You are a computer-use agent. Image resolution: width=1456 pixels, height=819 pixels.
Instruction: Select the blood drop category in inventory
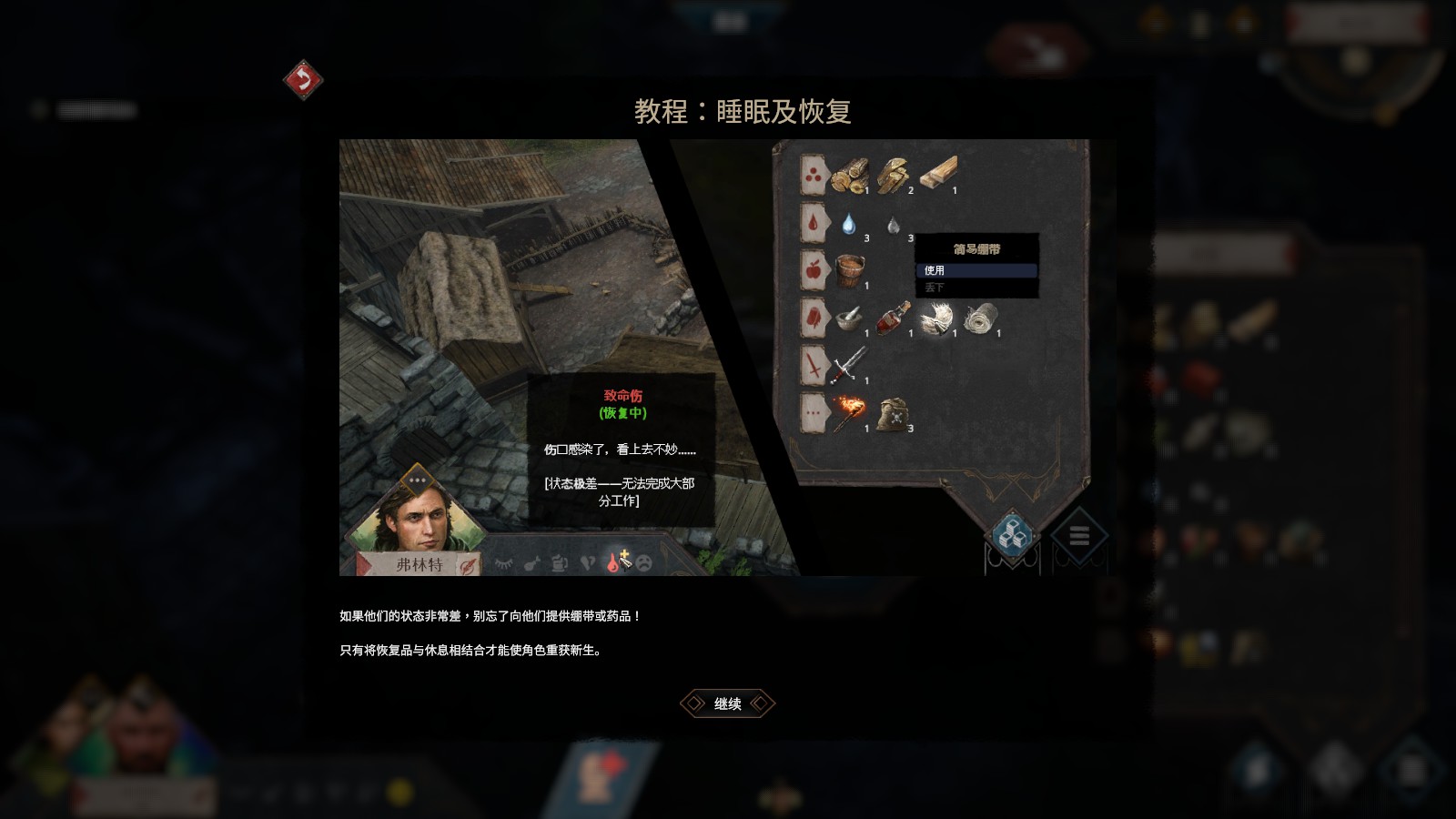(813, 223)
